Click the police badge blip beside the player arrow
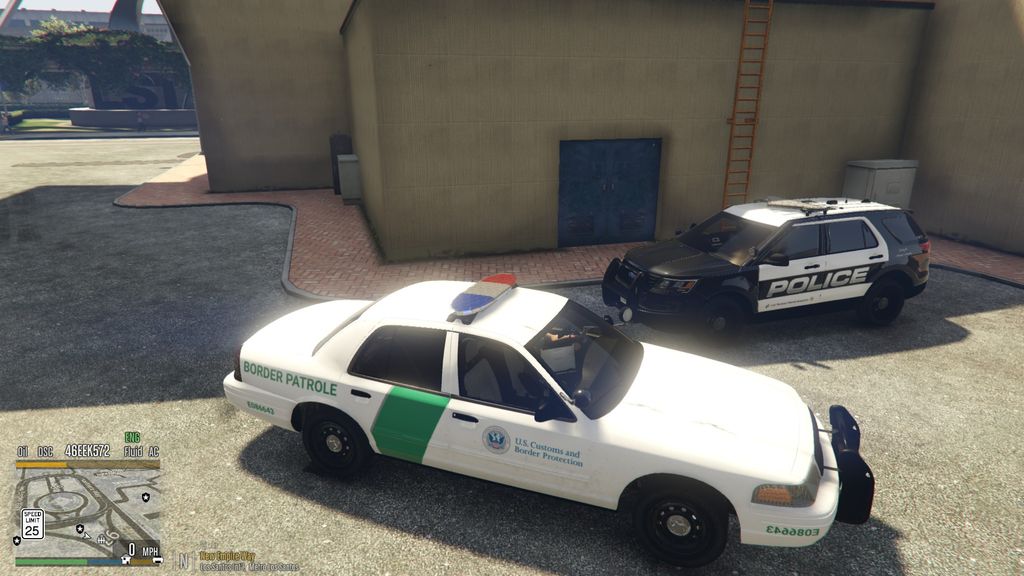Image resolution: width=1024 pixels, height=576 pixels. 79,526
